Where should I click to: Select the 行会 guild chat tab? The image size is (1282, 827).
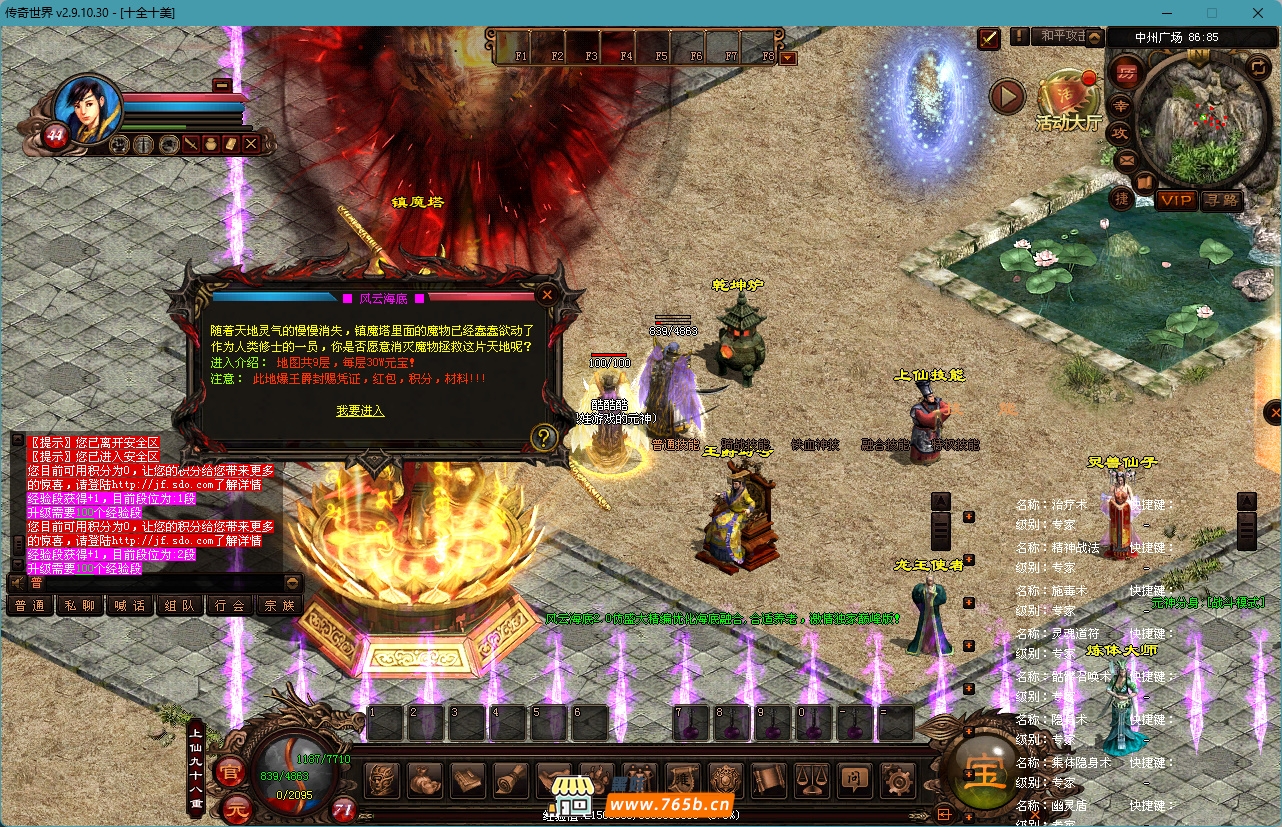(230, 605)
